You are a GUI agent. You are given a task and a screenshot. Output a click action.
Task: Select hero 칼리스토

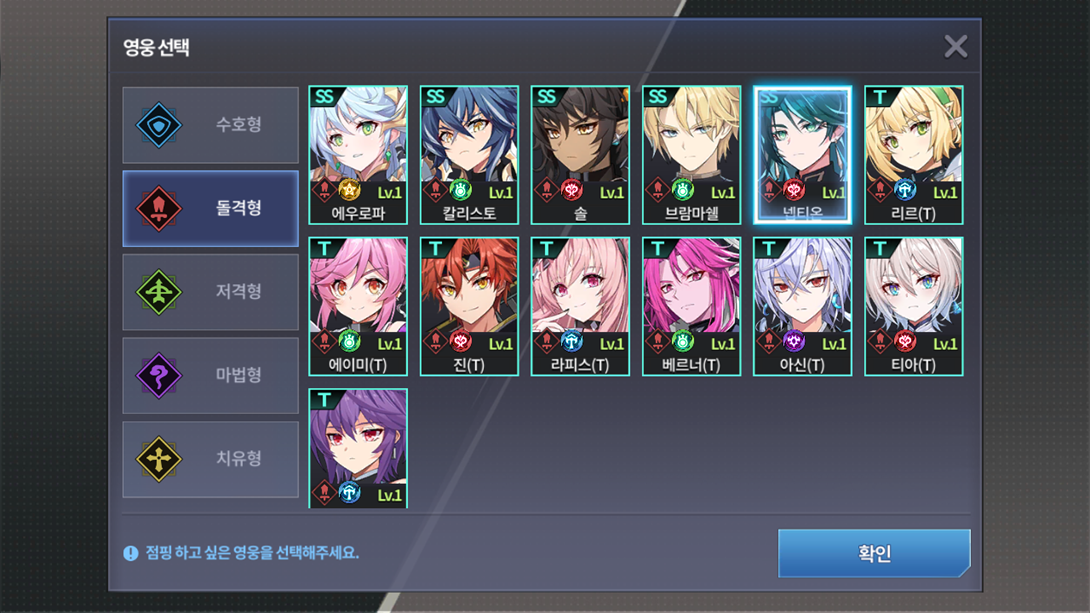click(469, 154)
